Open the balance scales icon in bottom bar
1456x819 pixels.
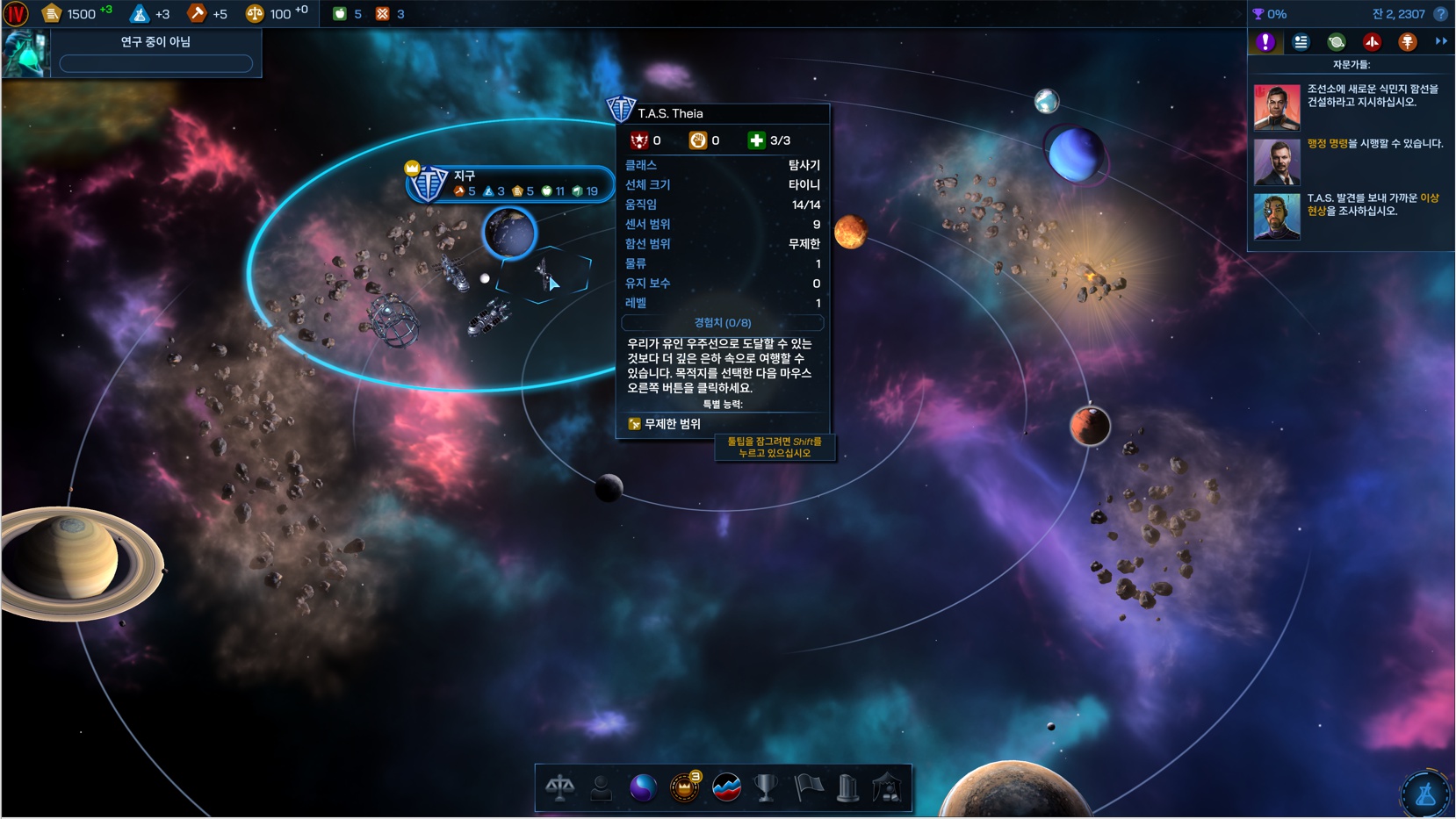point(559,787)
